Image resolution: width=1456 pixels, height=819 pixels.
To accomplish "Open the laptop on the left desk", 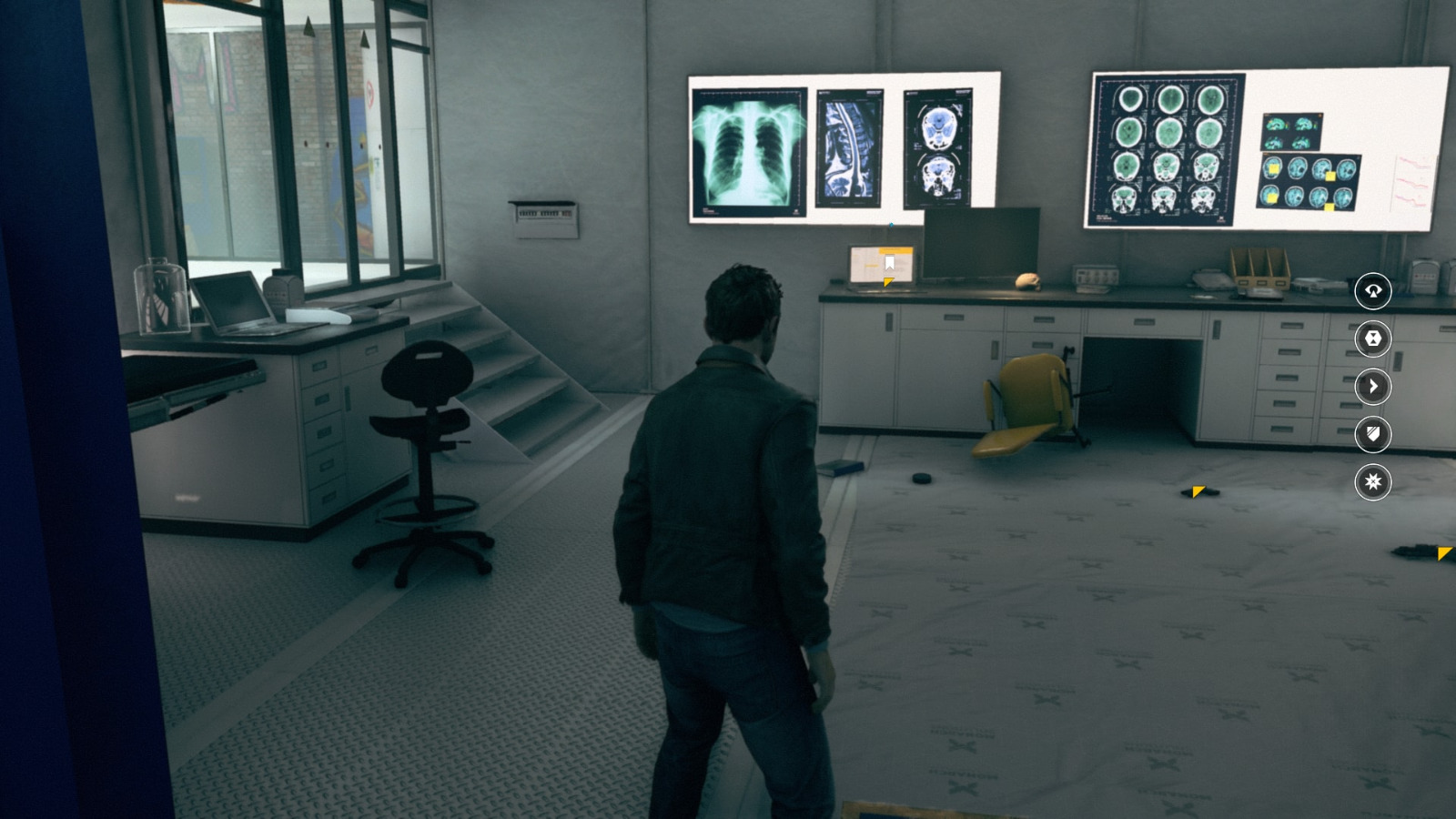I will 232,303.
